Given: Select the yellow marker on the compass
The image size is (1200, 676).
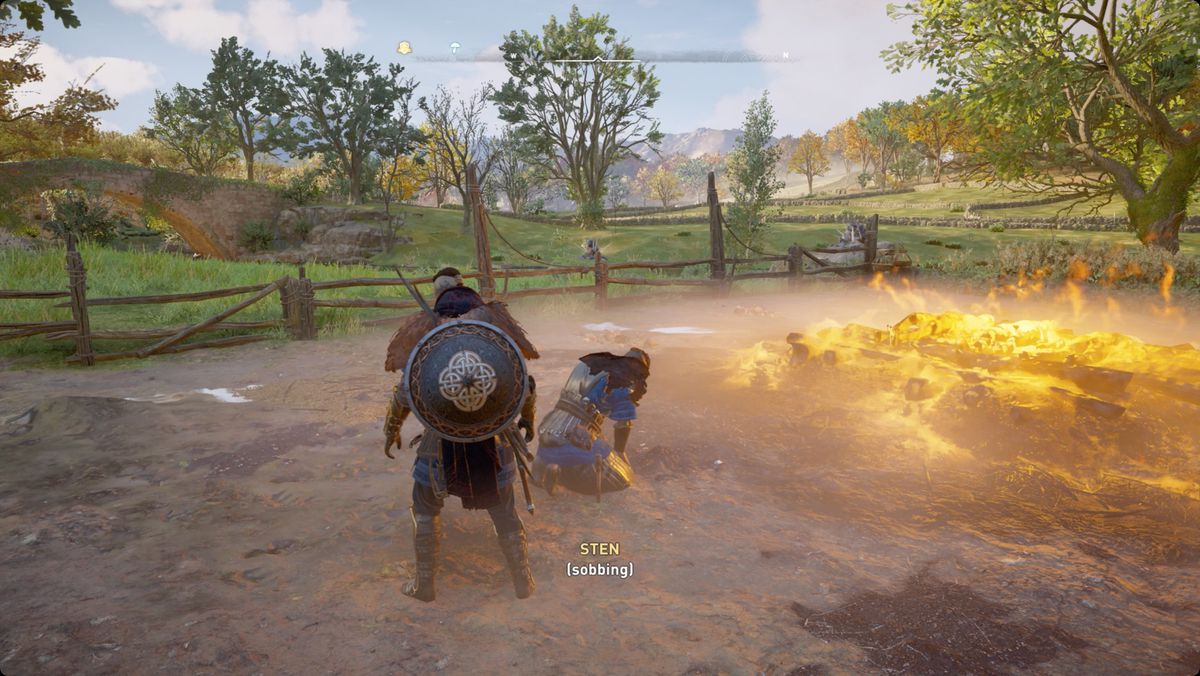Looking at the screenshot, I should [404, 48].
